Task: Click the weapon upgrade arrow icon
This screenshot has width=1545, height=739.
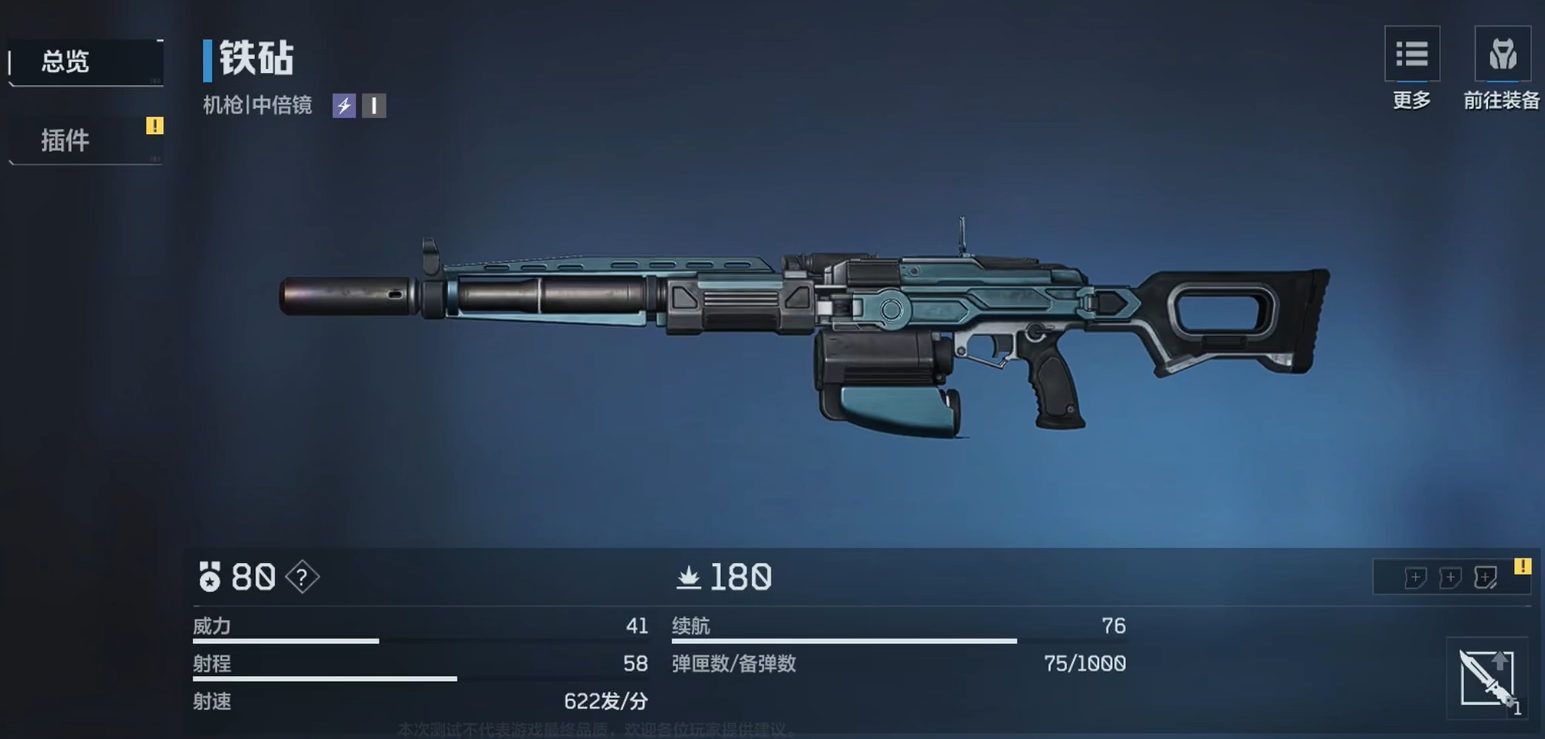Action: point(1486,677)
